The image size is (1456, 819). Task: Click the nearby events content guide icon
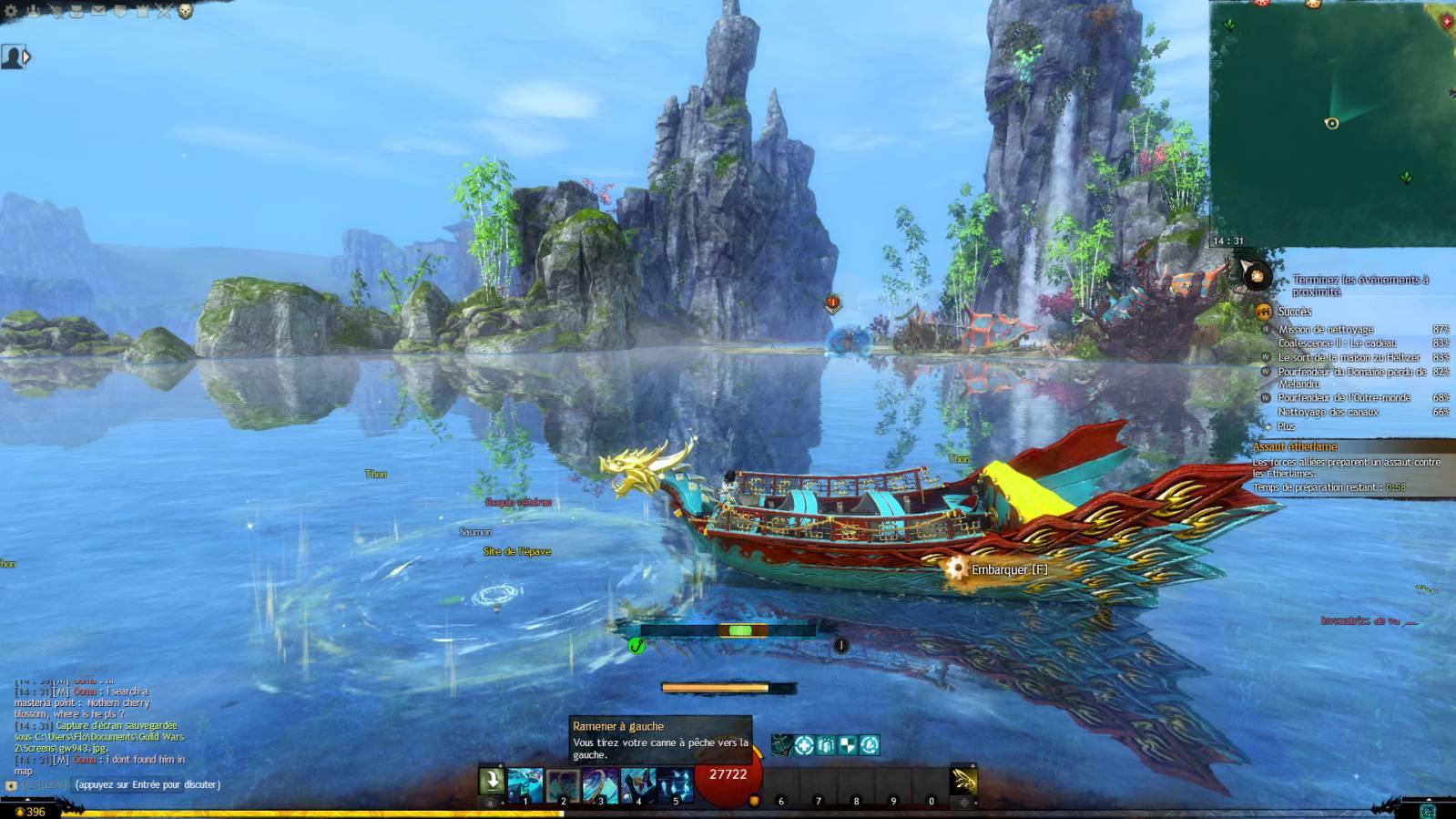click(1257, 274)
